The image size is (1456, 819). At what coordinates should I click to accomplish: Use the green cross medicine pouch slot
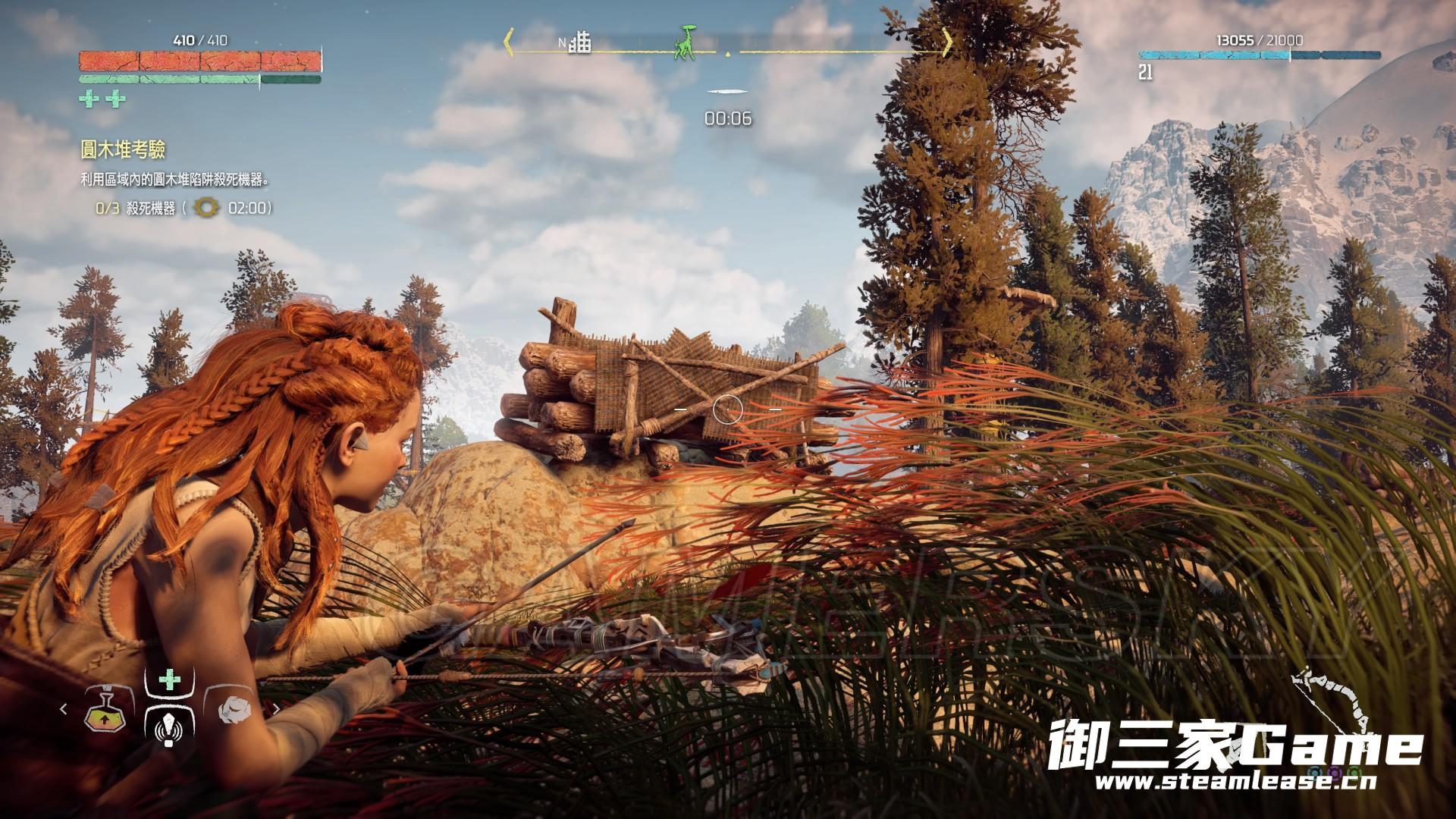pos(170,681)
